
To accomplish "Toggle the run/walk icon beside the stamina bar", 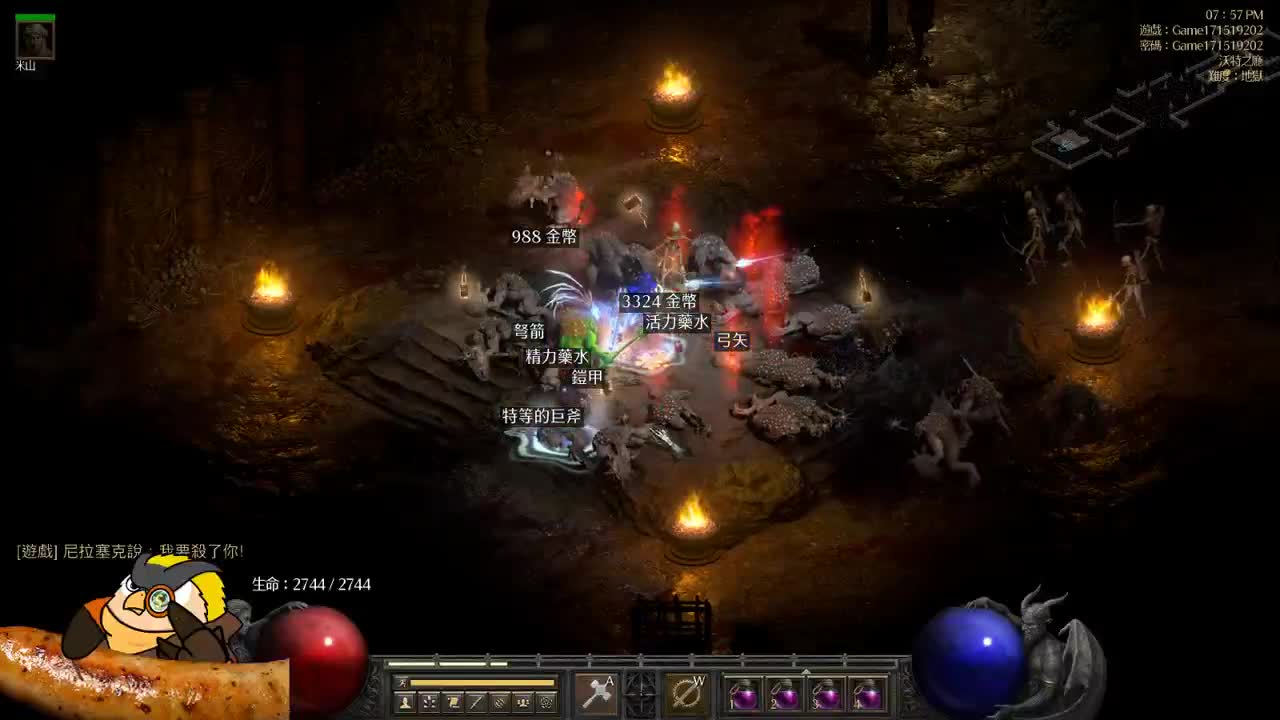I will (402, 682).
